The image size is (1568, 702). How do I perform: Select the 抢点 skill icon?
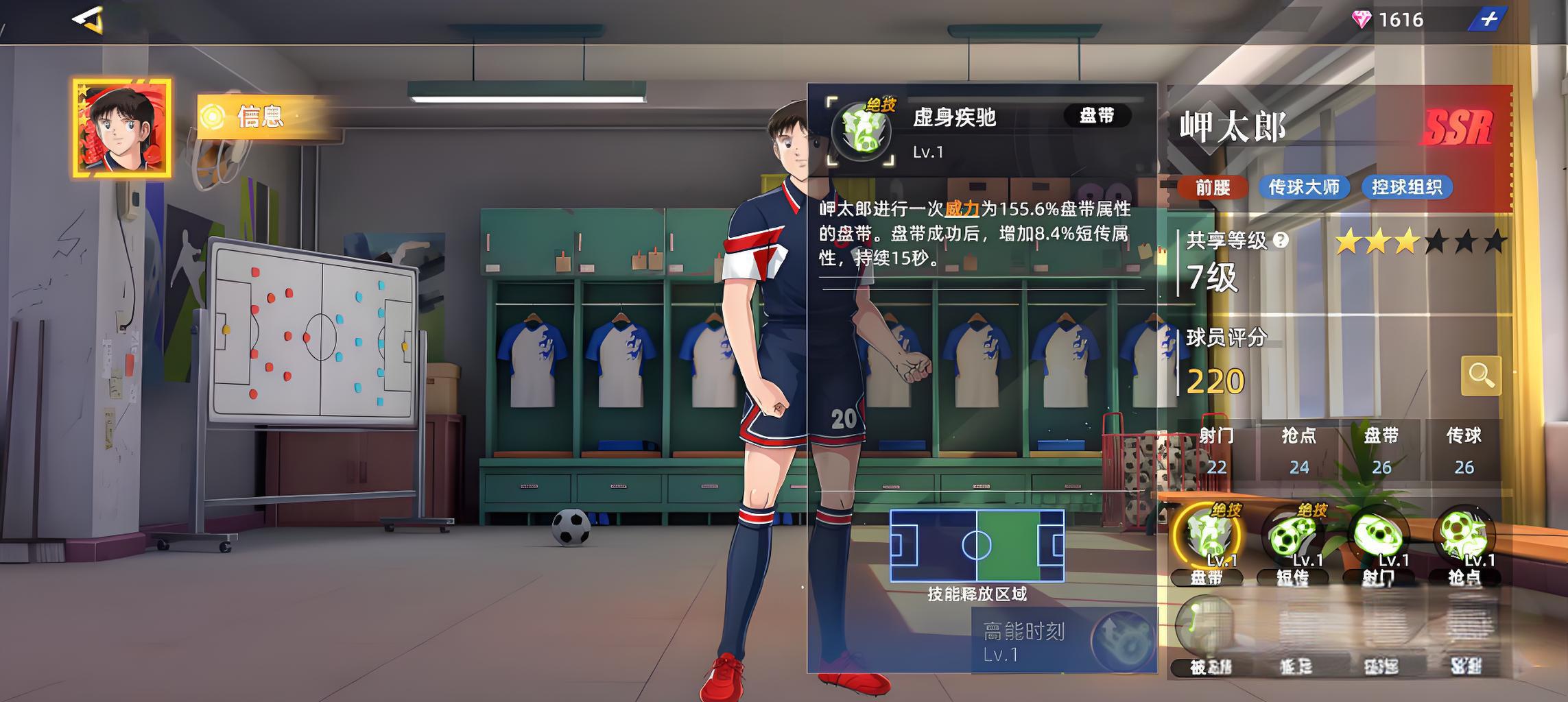(x=1464, y=537)
